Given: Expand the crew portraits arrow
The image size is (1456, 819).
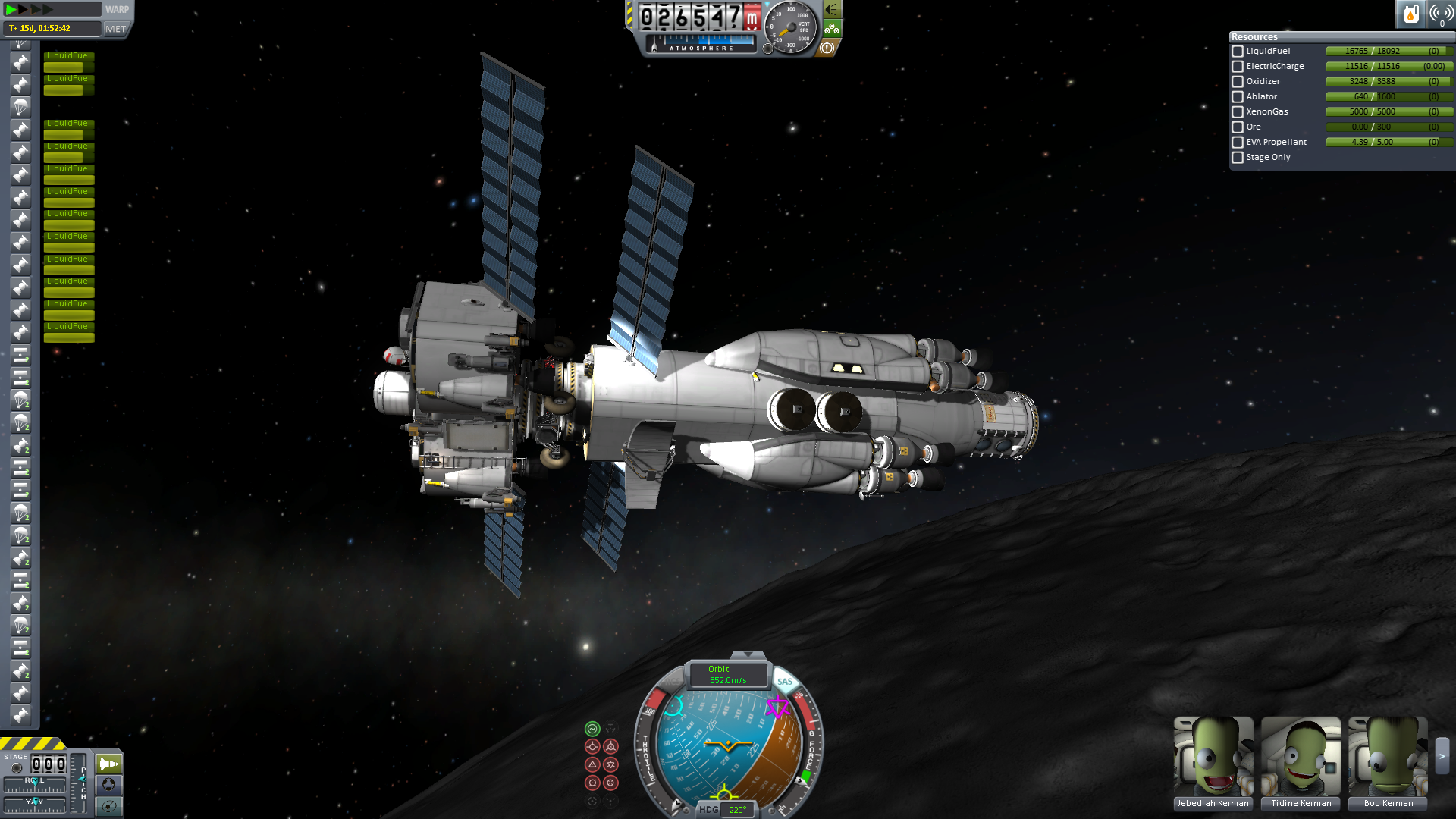Looking at the screenshot, I should [1442, 755].
